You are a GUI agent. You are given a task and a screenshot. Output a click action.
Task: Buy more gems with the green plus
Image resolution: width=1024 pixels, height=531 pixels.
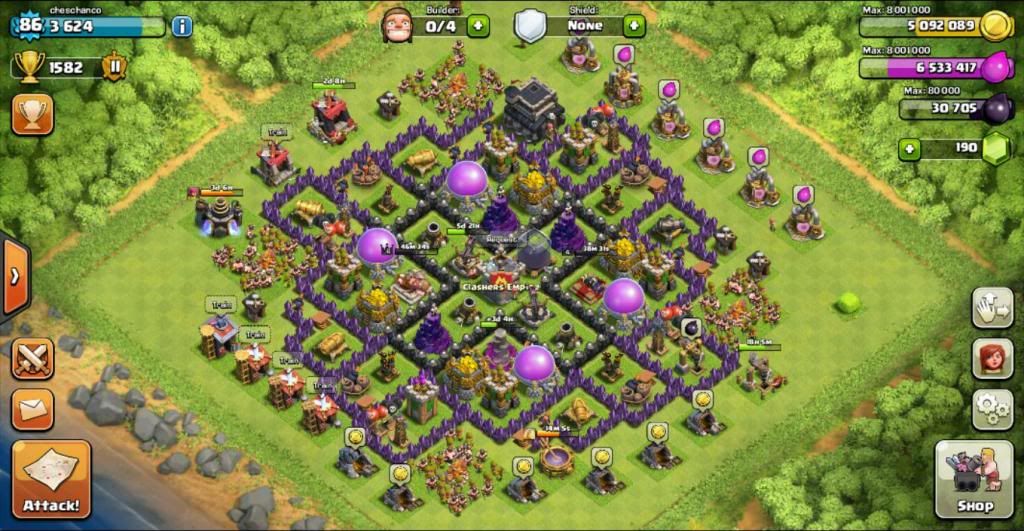[909, 150]
